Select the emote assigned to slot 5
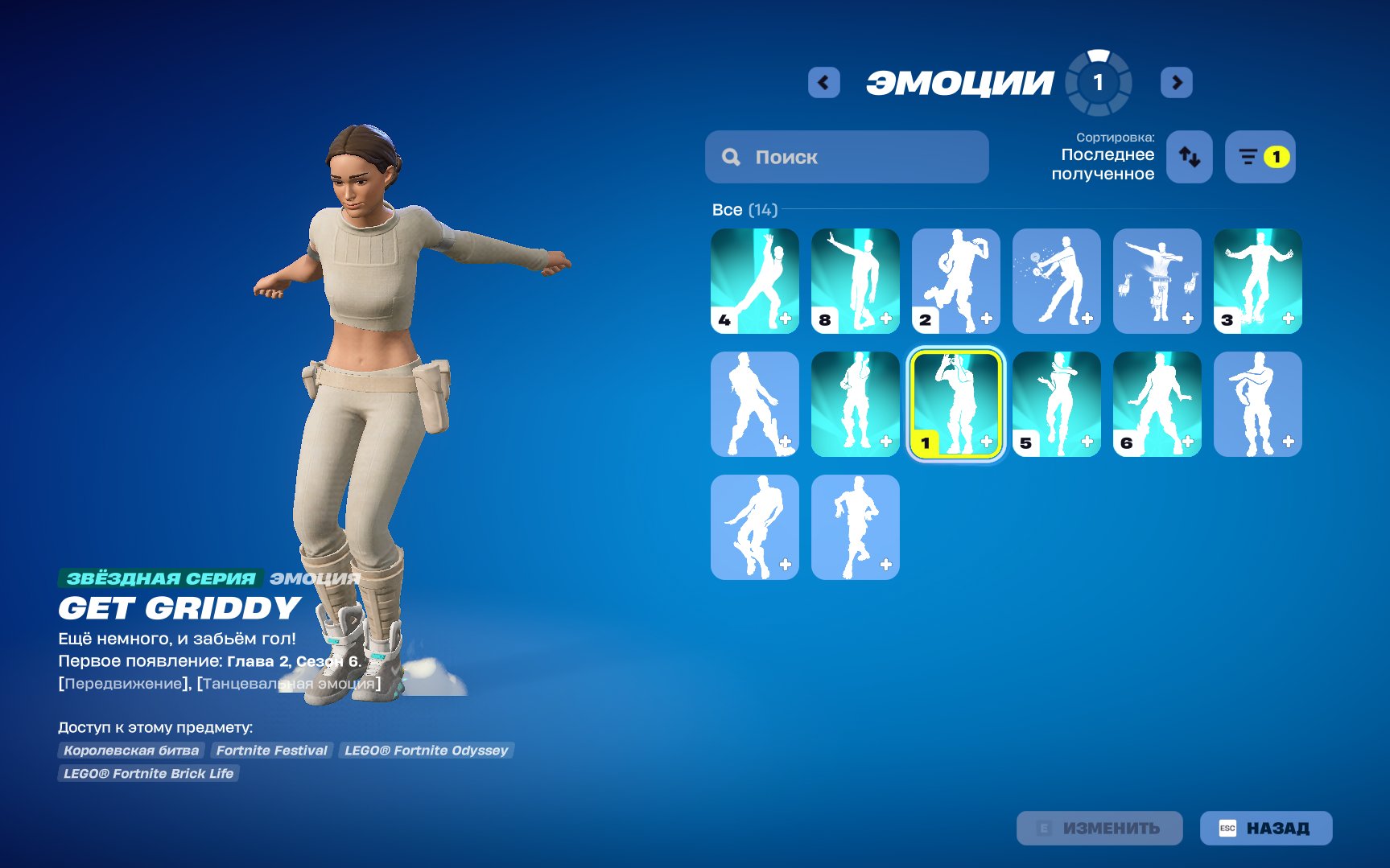1390x868 pixels. 1056,404
